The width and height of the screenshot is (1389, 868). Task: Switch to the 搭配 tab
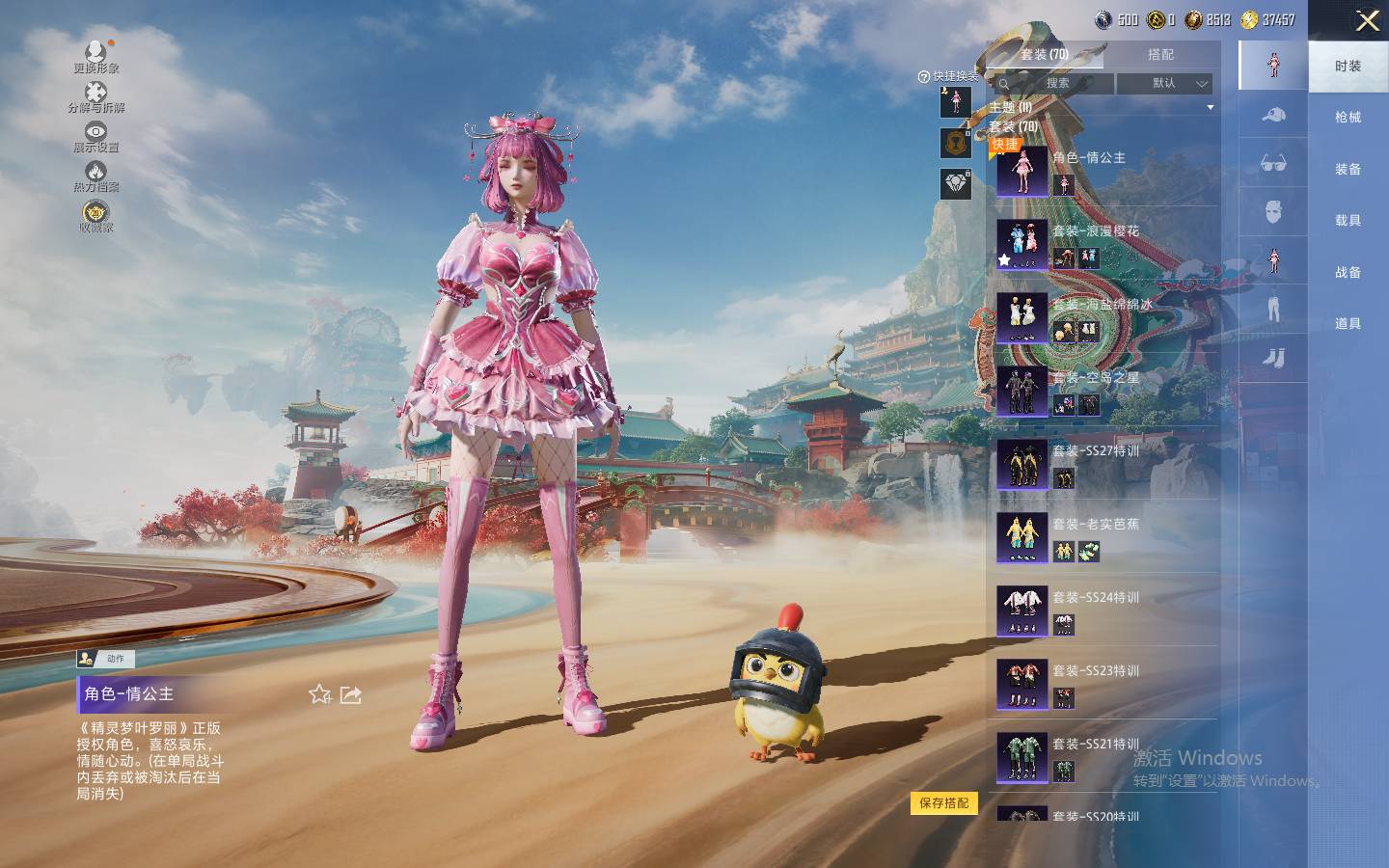click(1160, 55)
